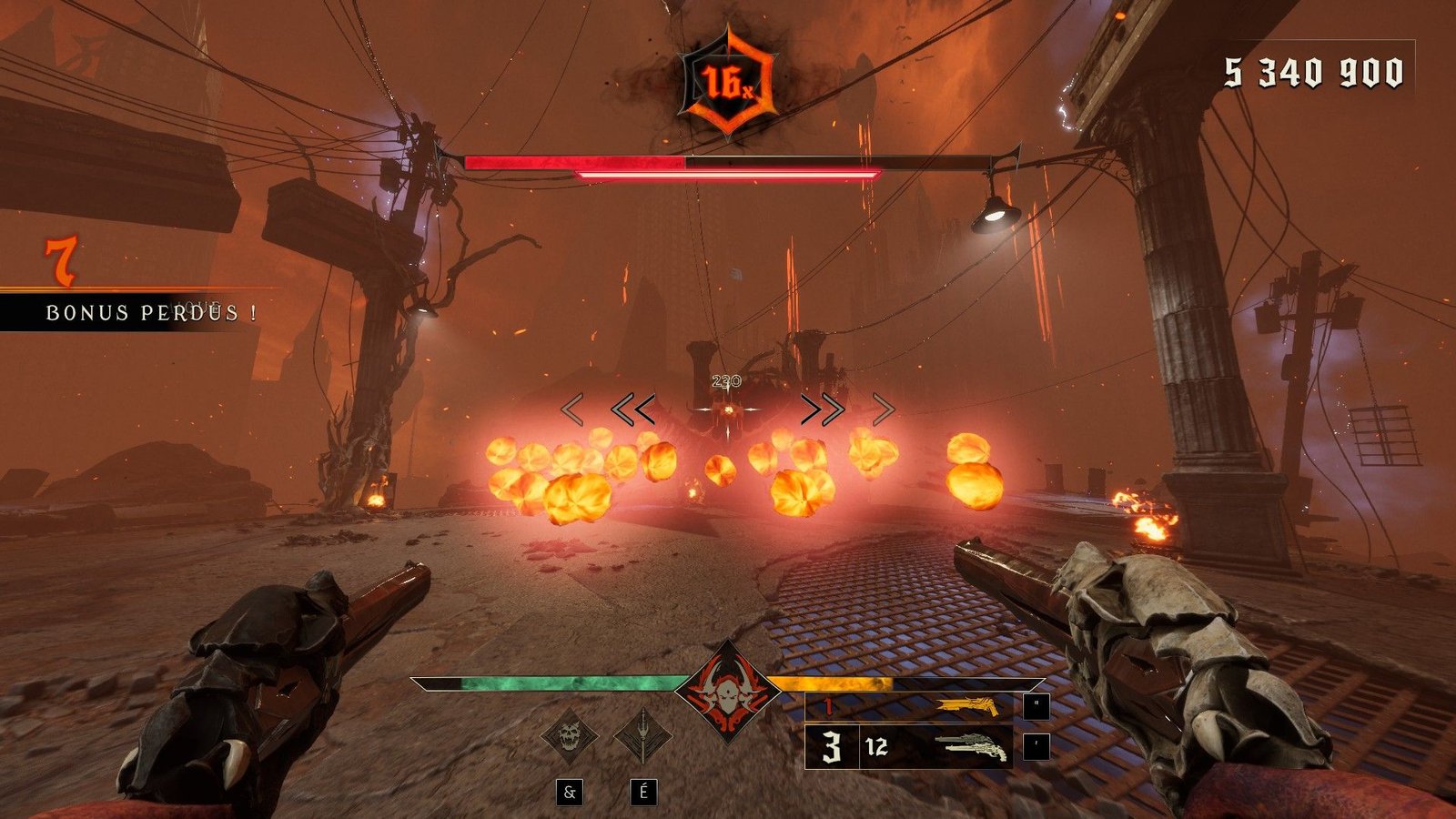1456x819 pixels.
Task: Switch to the golden pistol weapon slot
Action: (966, 706)
